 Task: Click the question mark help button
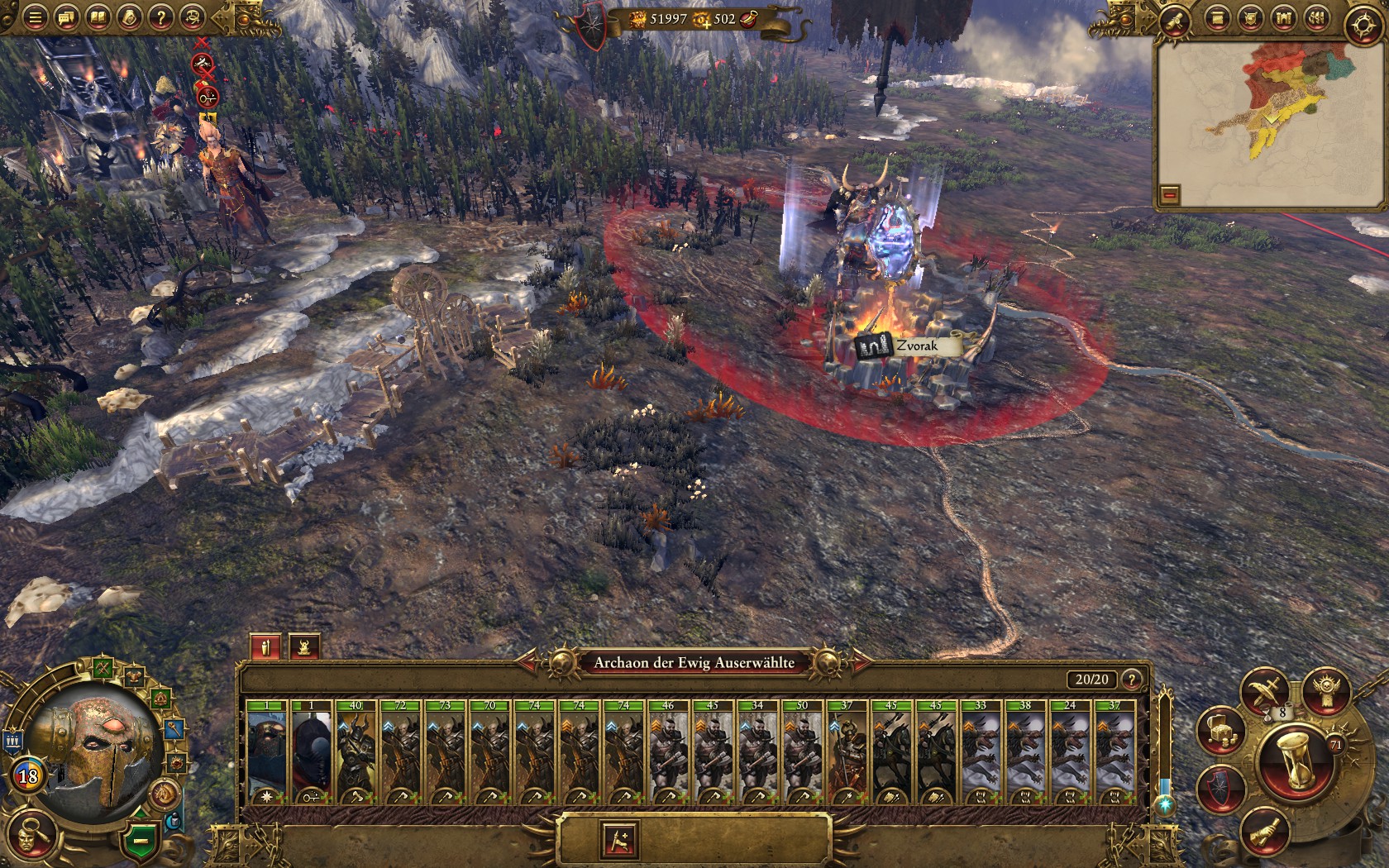161,17
